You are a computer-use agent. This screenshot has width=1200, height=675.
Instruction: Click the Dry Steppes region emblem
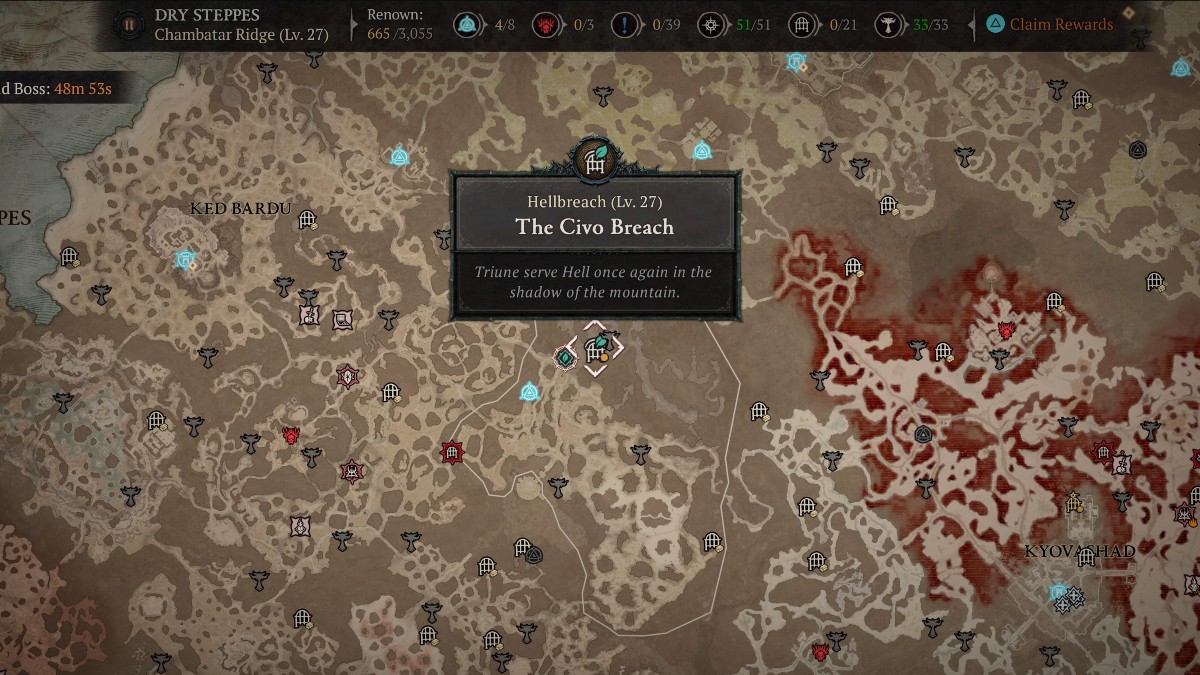click(129, 24)
